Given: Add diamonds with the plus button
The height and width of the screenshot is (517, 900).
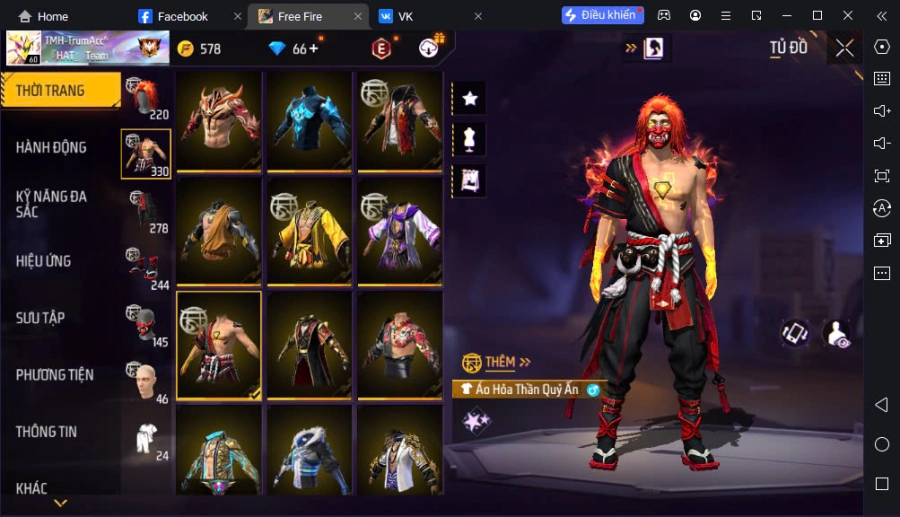Looking at the screenshot, I should pos(313,48).
